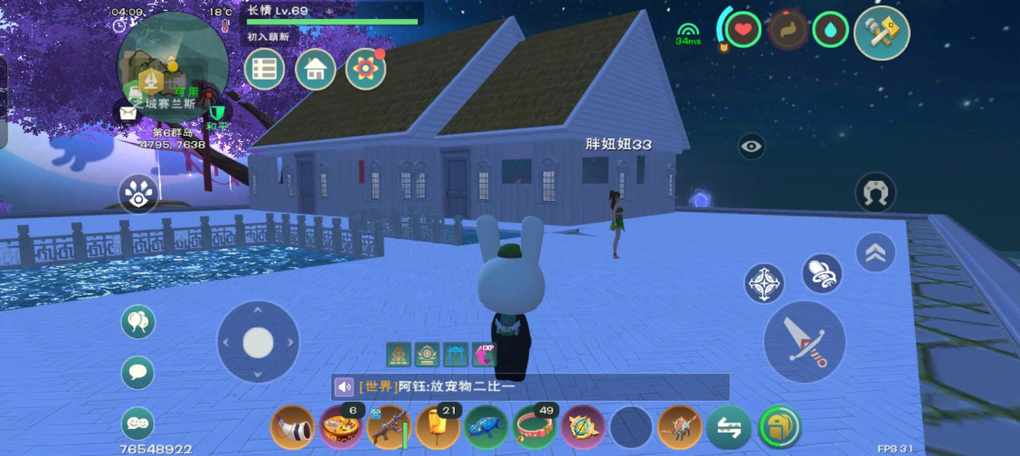The width and height of the screenshot is (1020, 456).
Task: Equip the rifle hotbar slot
Action: click(x=389, y=427)
